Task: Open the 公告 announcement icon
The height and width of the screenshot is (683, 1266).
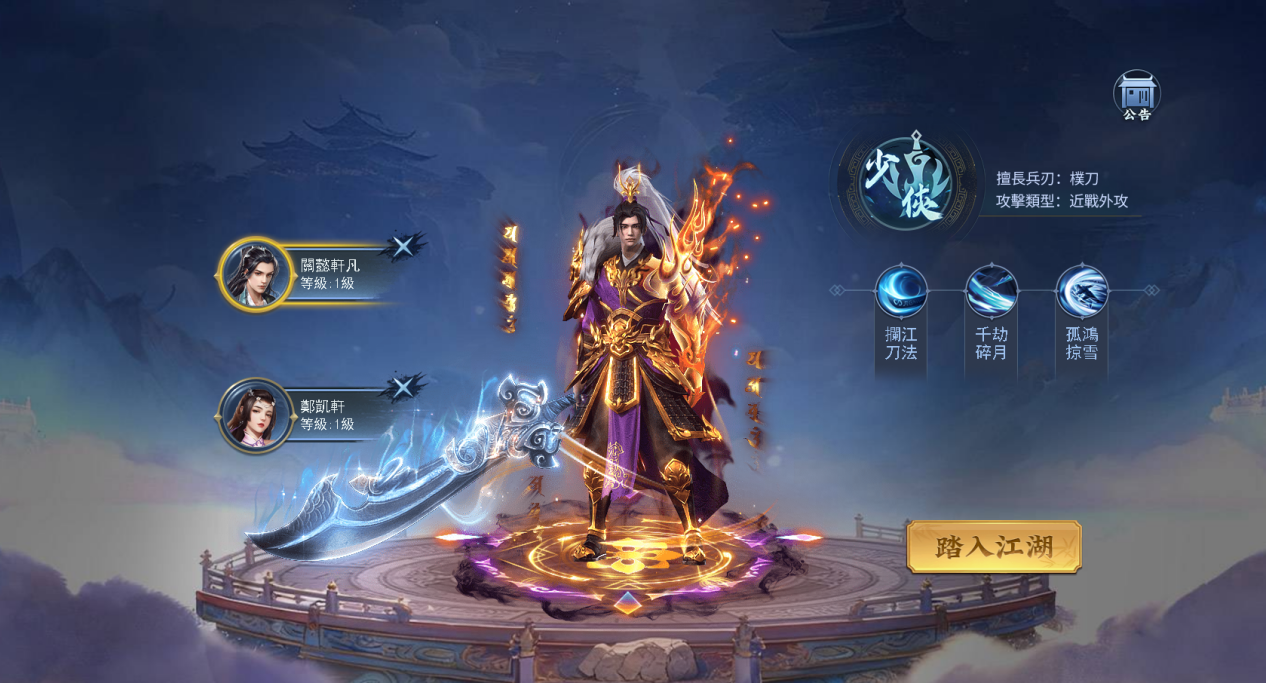Action: coord(1136,94)
